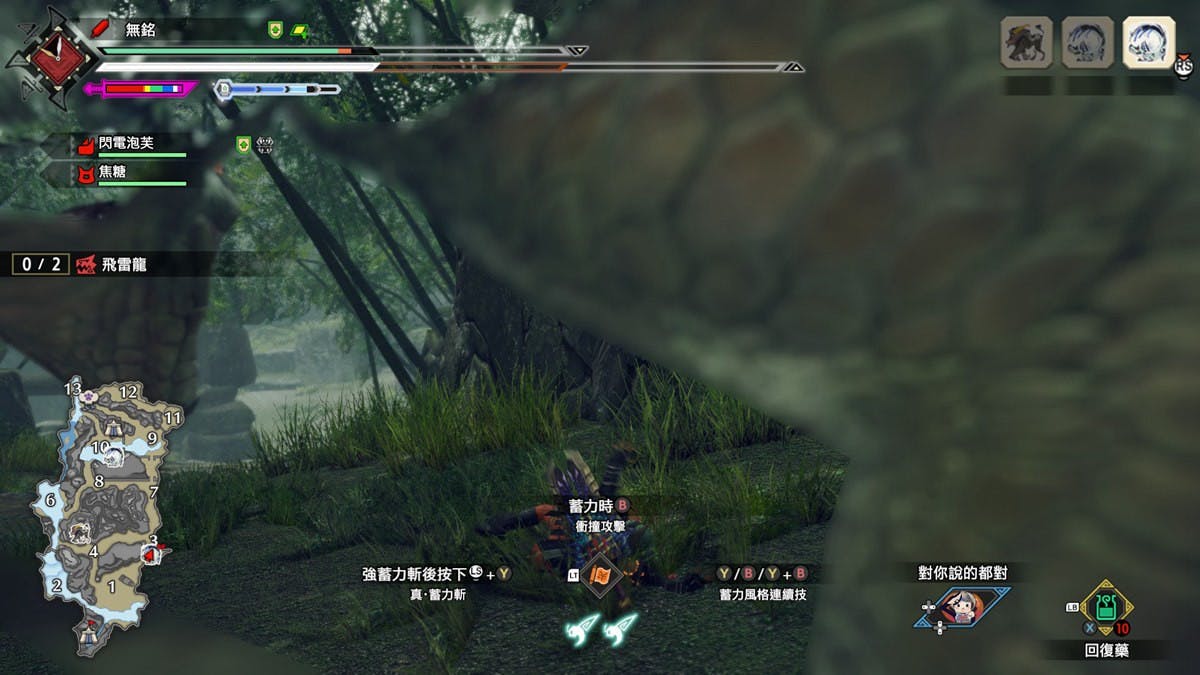The image size is (1200, 675).
Task: Select buddy 焦糖 in the party list
Action: [x=112, y=173]
